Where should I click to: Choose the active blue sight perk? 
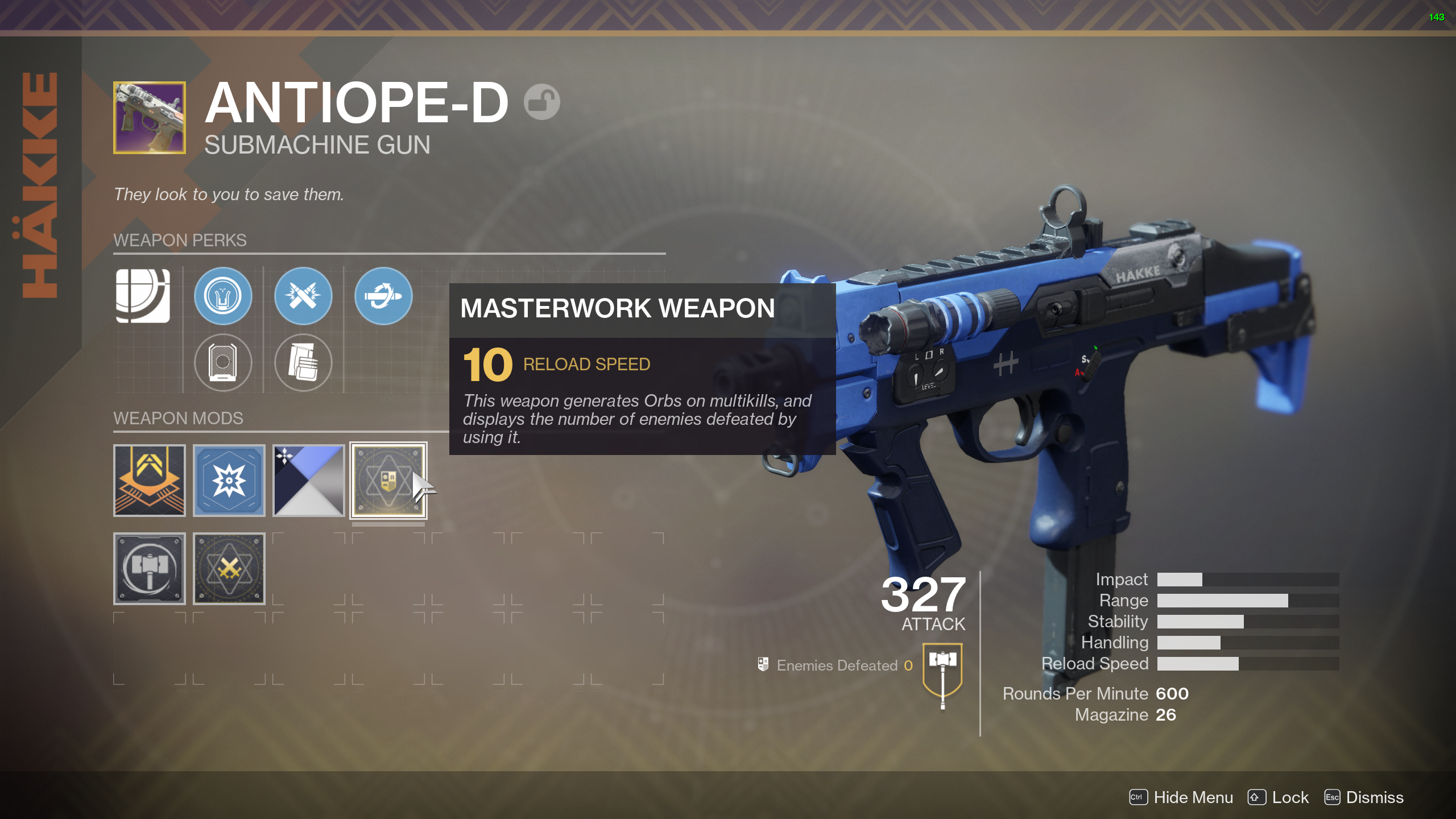click(223, 296)
